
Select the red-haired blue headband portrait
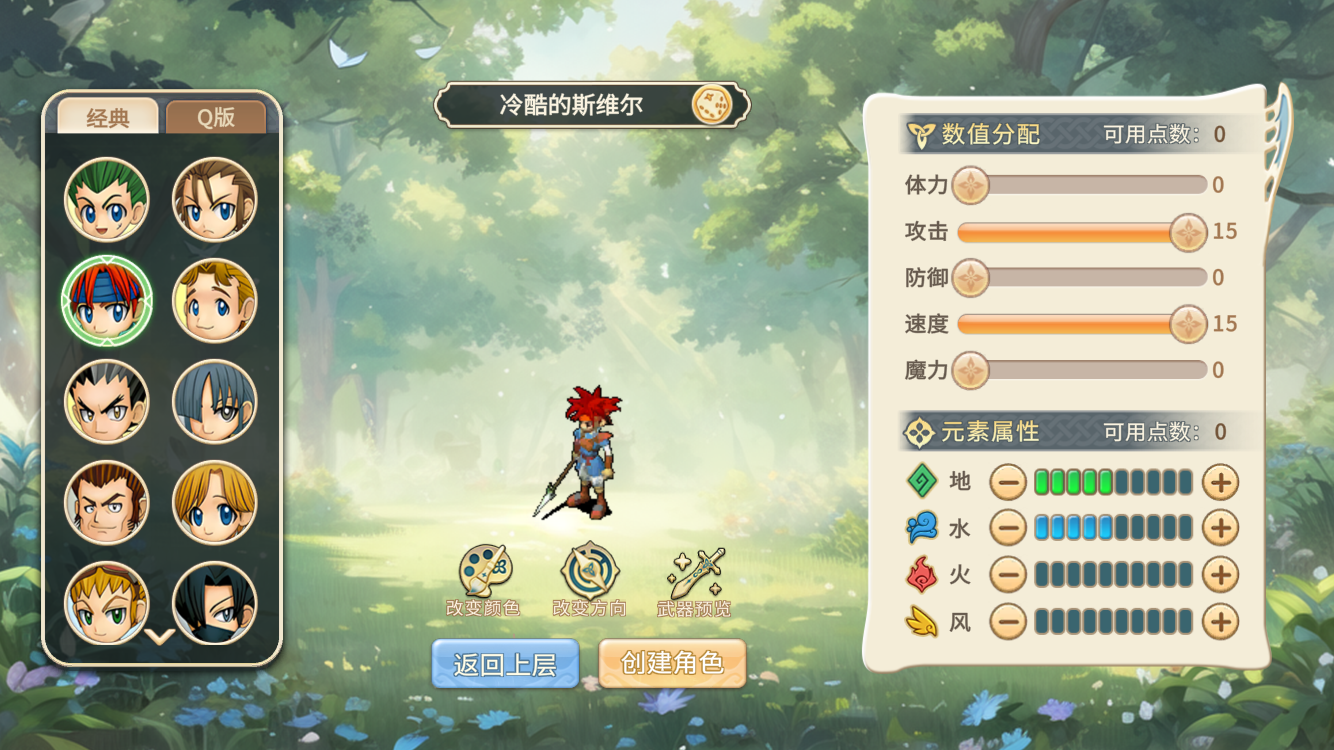(x=107, y=300)
